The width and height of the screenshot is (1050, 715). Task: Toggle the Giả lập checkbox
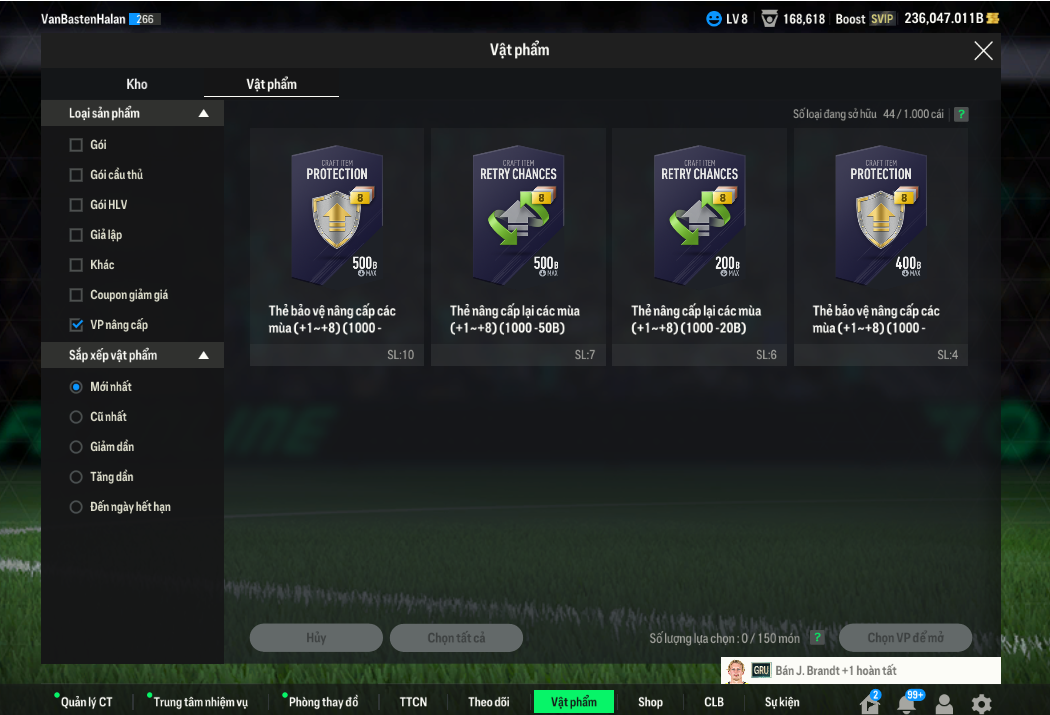coord(76,235)
